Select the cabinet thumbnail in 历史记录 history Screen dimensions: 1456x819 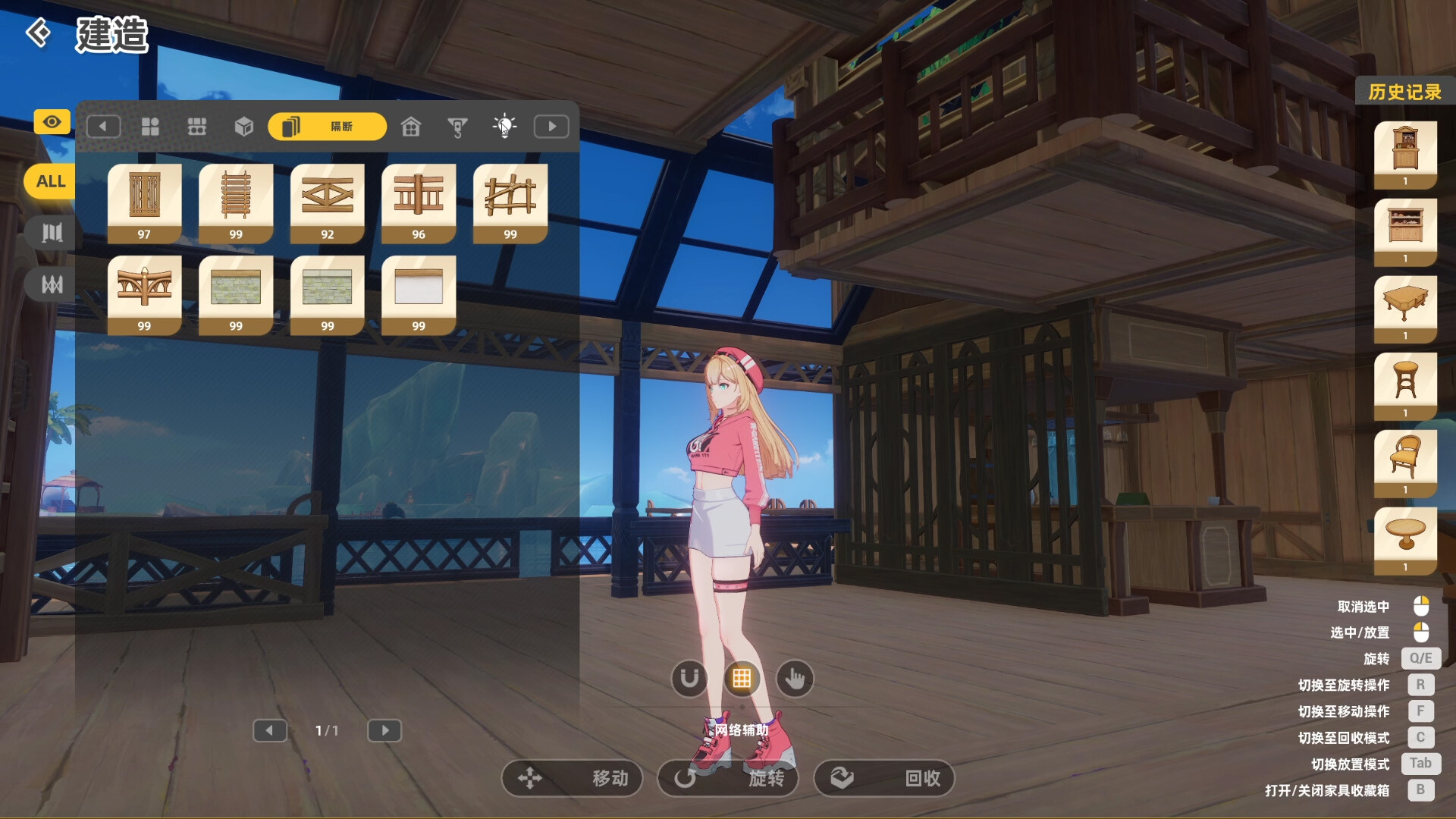point(1405,148)
